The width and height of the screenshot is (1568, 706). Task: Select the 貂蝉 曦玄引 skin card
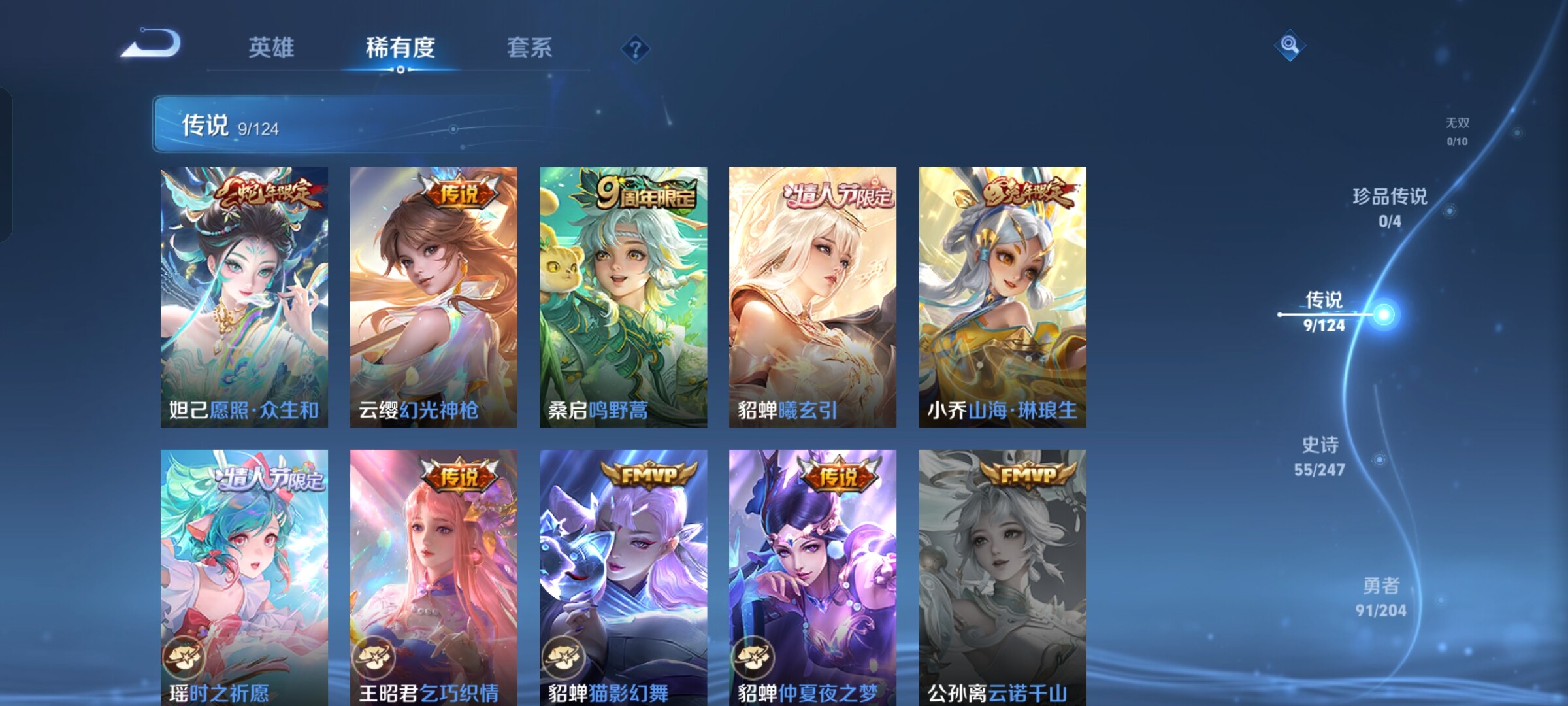813,297
